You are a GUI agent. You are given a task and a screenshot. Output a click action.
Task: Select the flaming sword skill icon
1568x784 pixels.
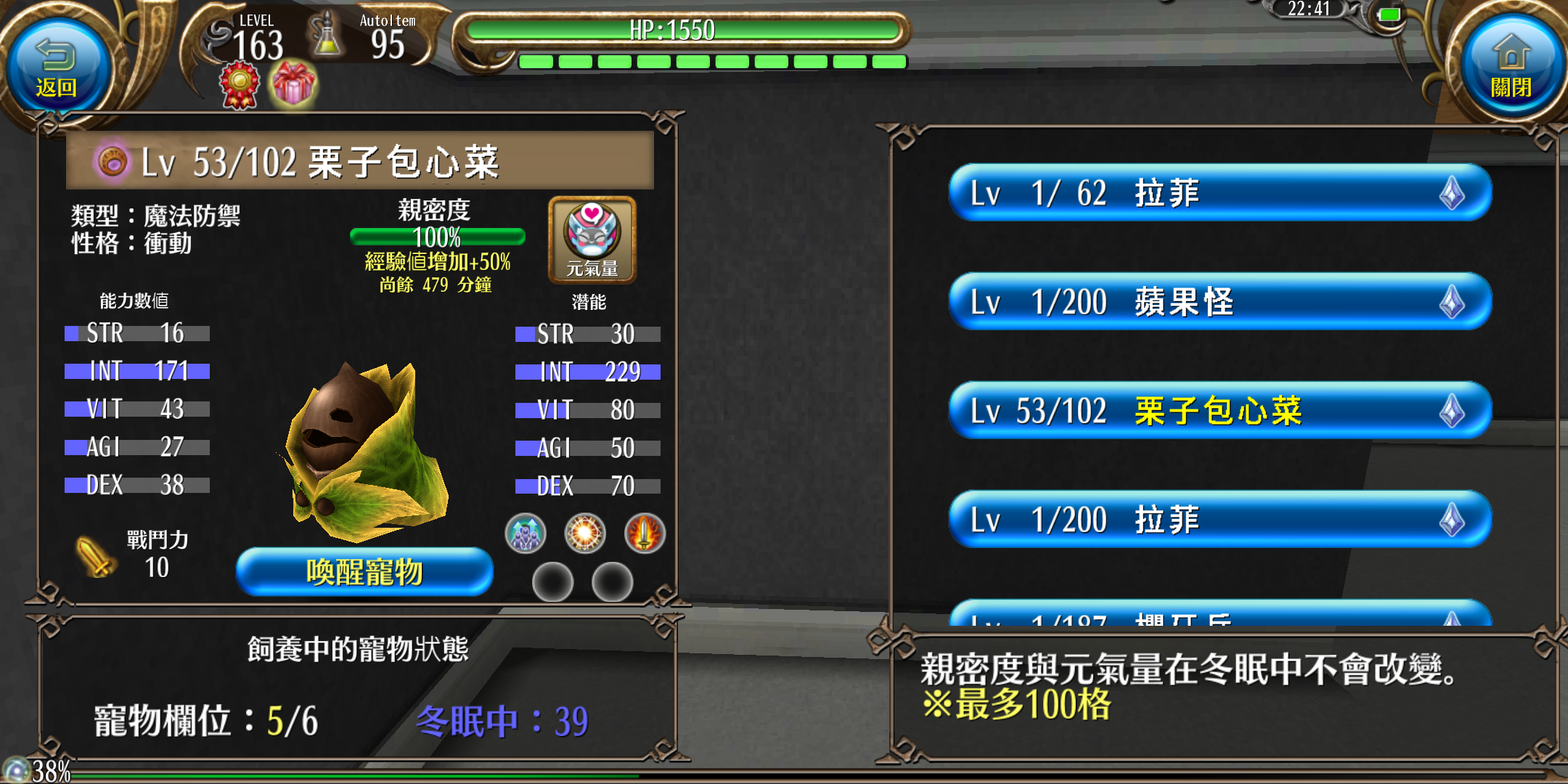click(x=645, y=534)
